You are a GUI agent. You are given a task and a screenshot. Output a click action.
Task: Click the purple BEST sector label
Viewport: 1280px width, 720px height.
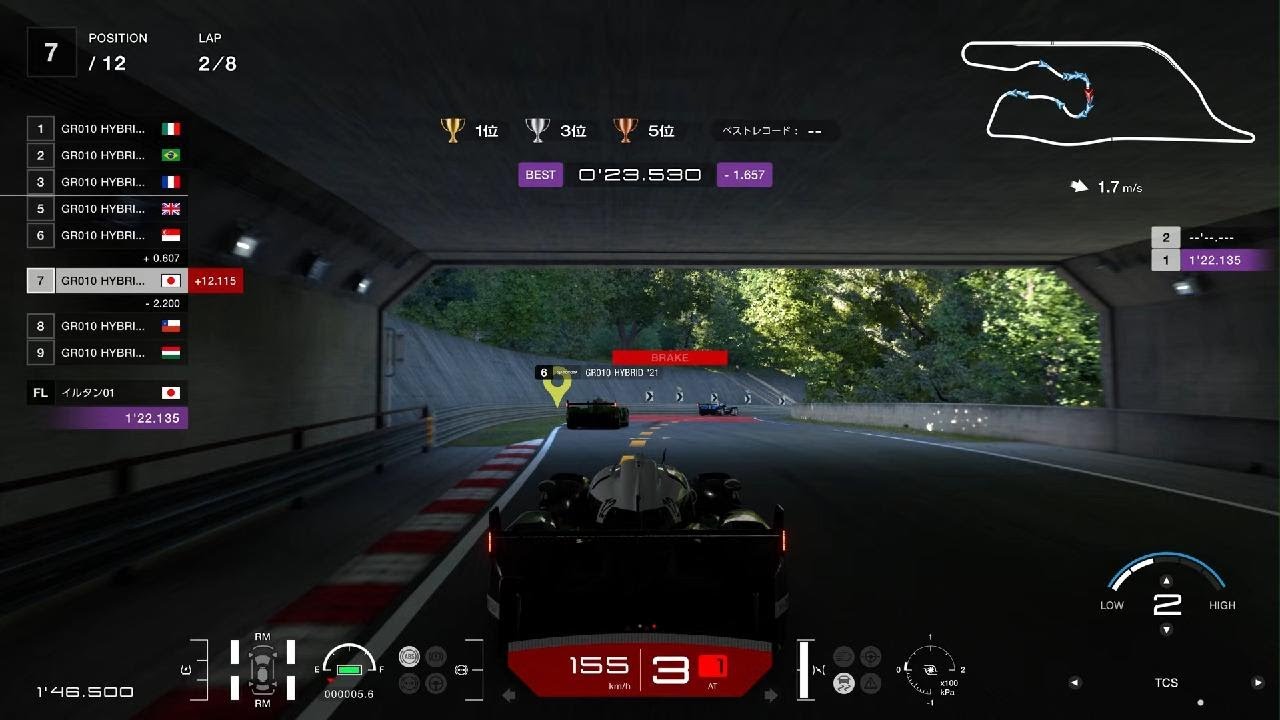pyautogui.click(x=540, y=175)
